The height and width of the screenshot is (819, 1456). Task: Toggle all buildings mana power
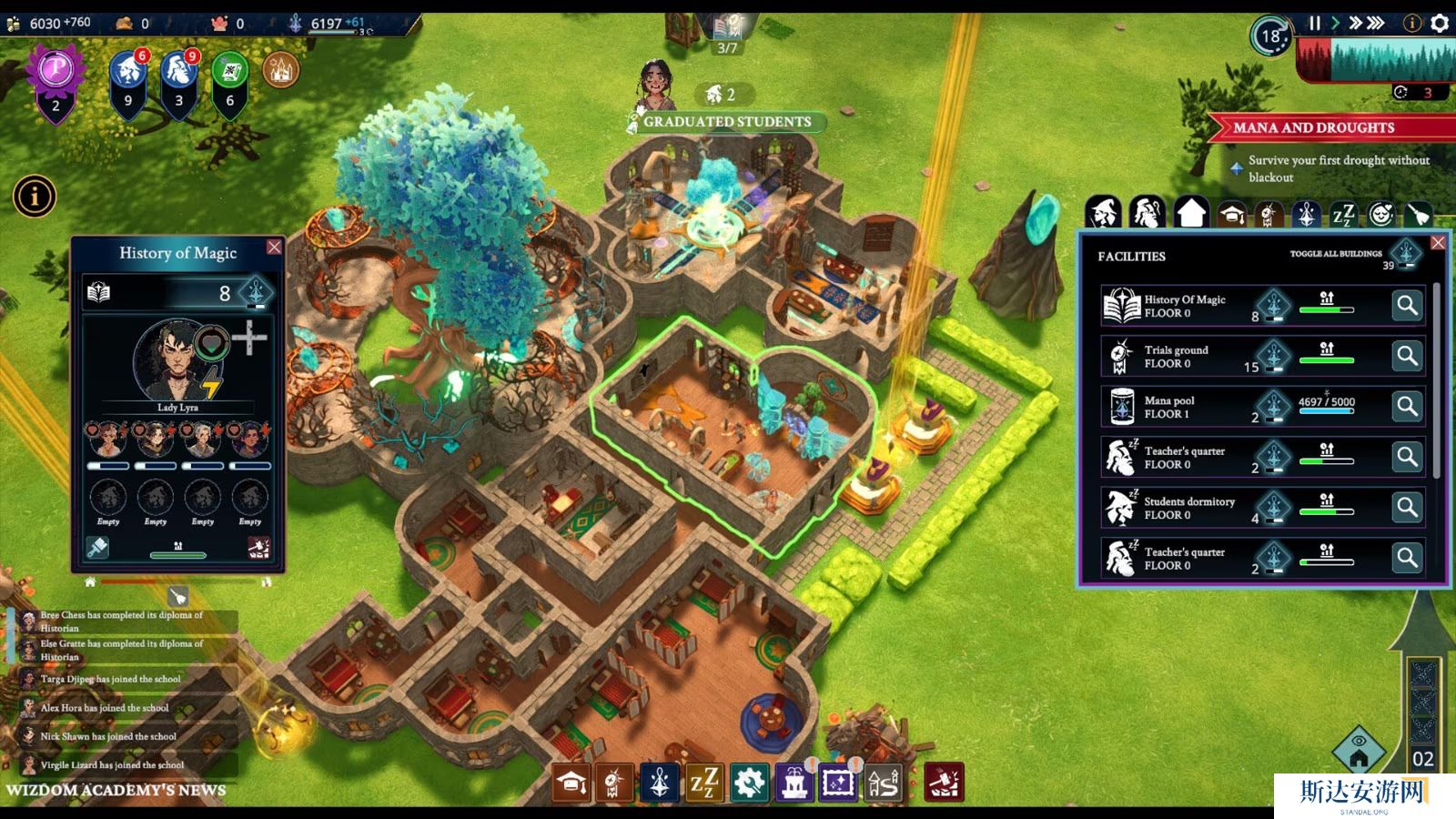coord(1406,253)
